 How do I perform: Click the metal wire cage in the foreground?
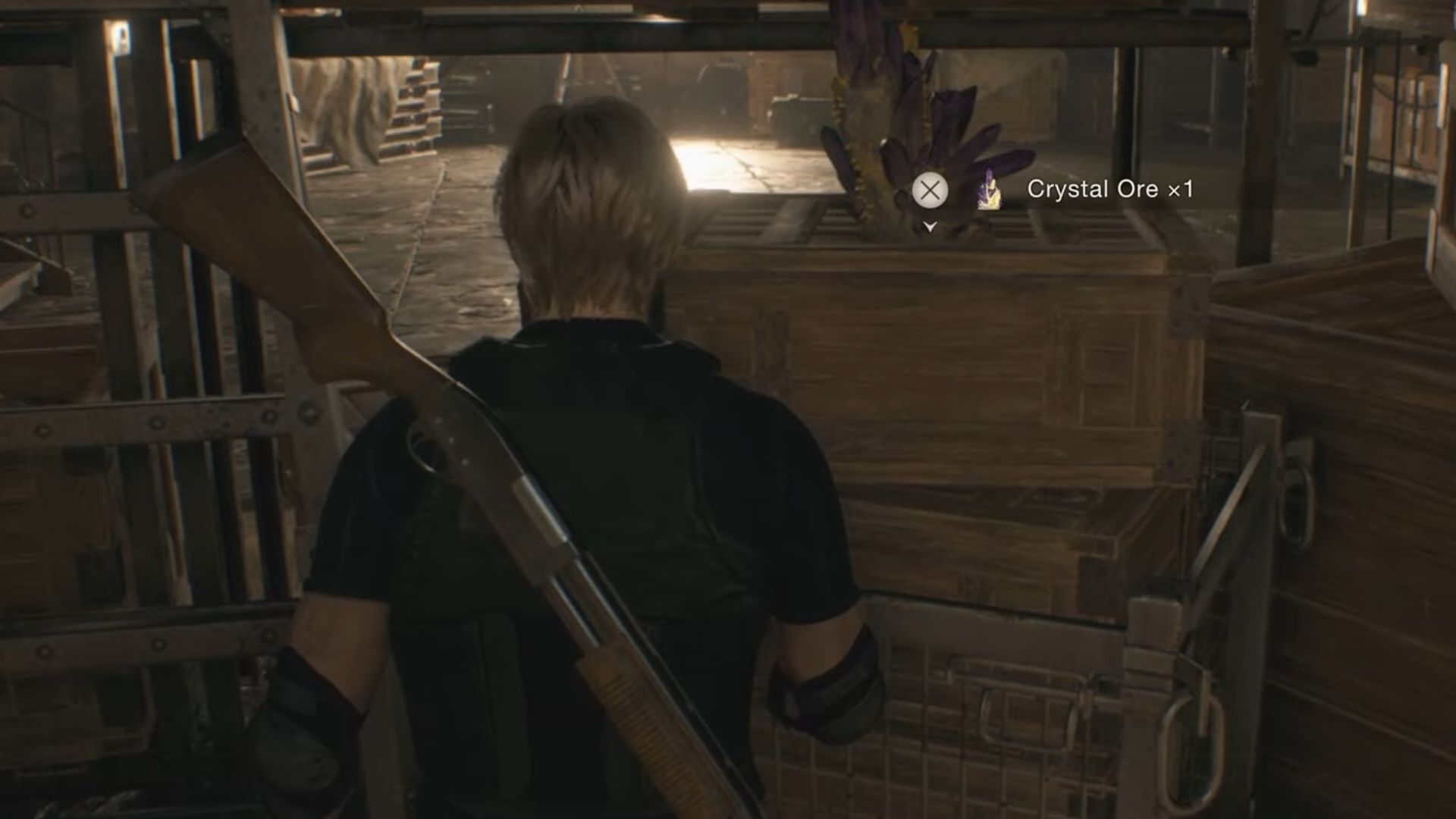click(986, 720)
